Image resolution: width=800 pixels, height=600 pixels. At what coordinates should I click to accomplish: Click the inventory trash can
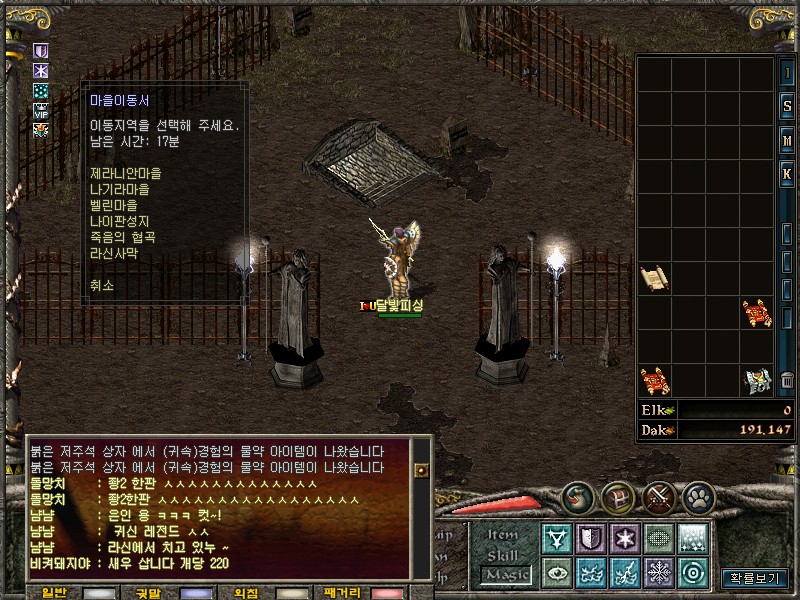pos(787,380)
